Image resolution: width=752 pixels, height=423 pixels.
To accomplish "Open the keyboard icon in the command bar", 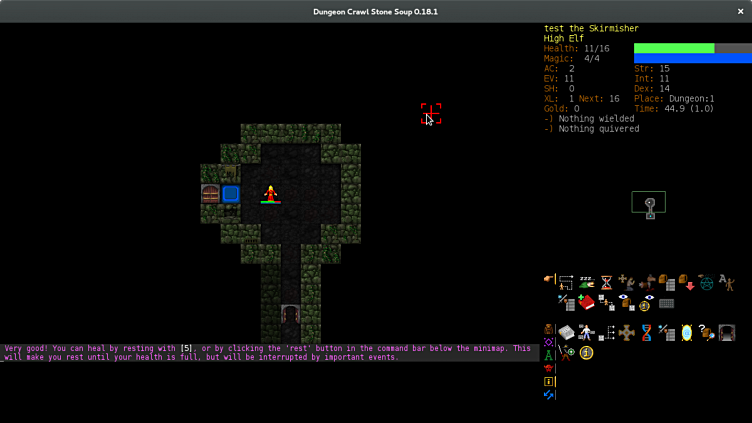I will pos(666,303).
